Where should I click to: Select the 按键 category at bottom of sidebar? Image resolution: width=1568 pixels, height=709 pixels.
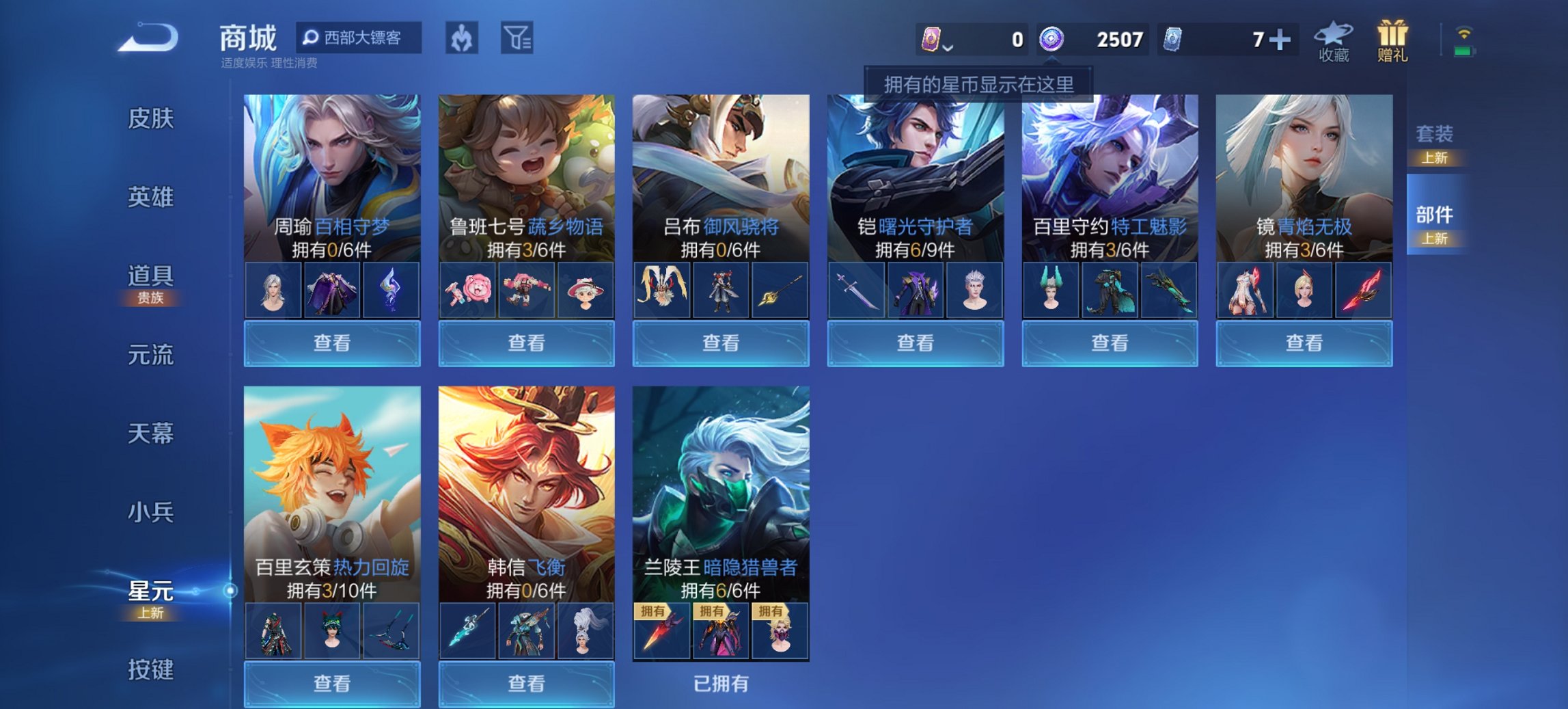[x=152, y=668]
